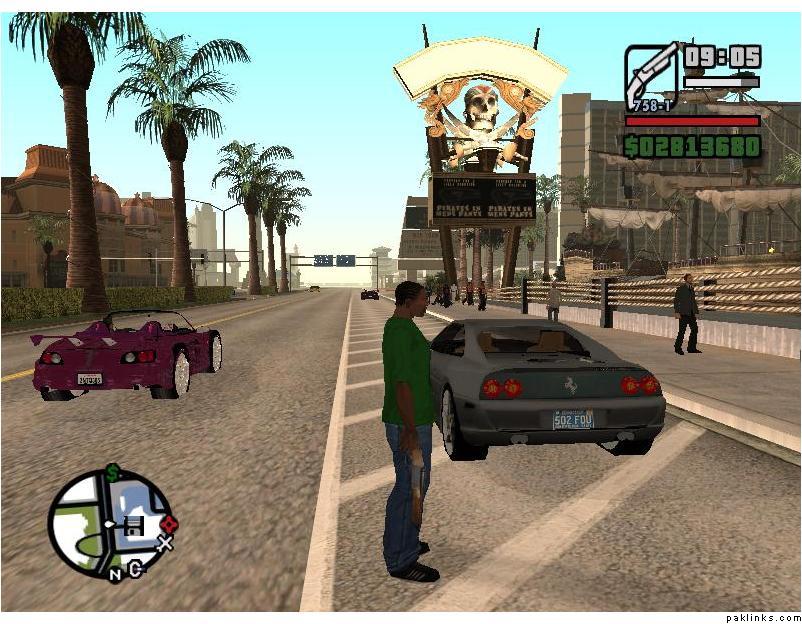Choose the white X marker on radar
The image size is (802, 624).
pos(165,544)
